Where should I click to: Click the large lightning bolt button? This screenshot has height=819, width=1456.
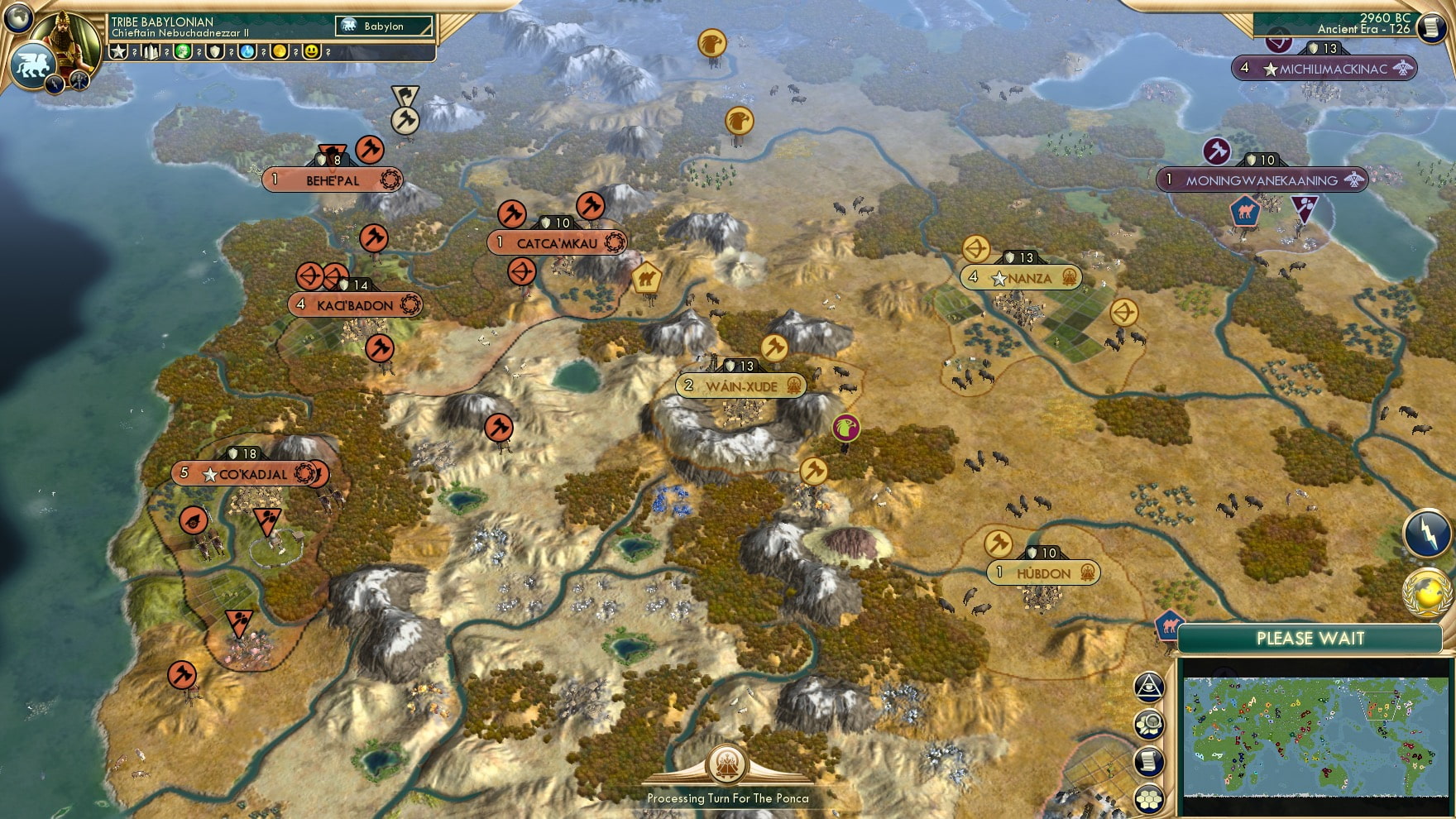click(x=1428, y=534)
